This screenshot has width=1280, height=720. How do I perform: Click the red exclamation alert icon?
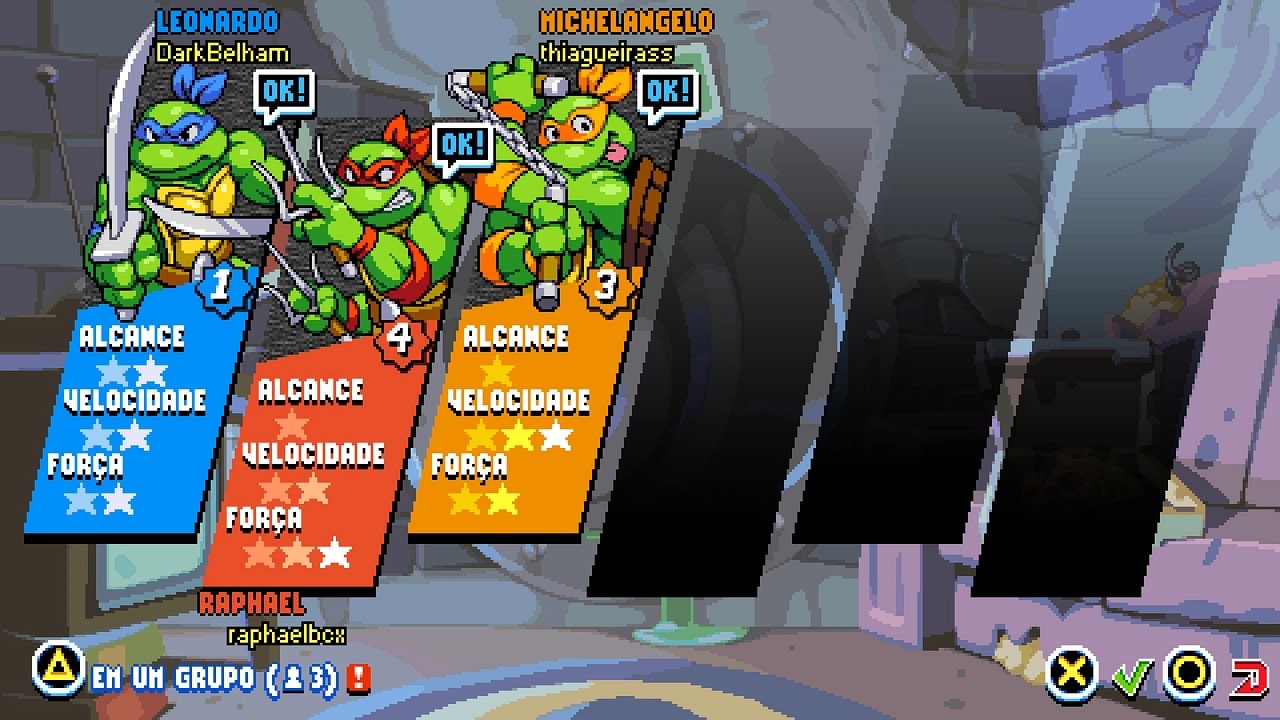[x=359, y=677]
